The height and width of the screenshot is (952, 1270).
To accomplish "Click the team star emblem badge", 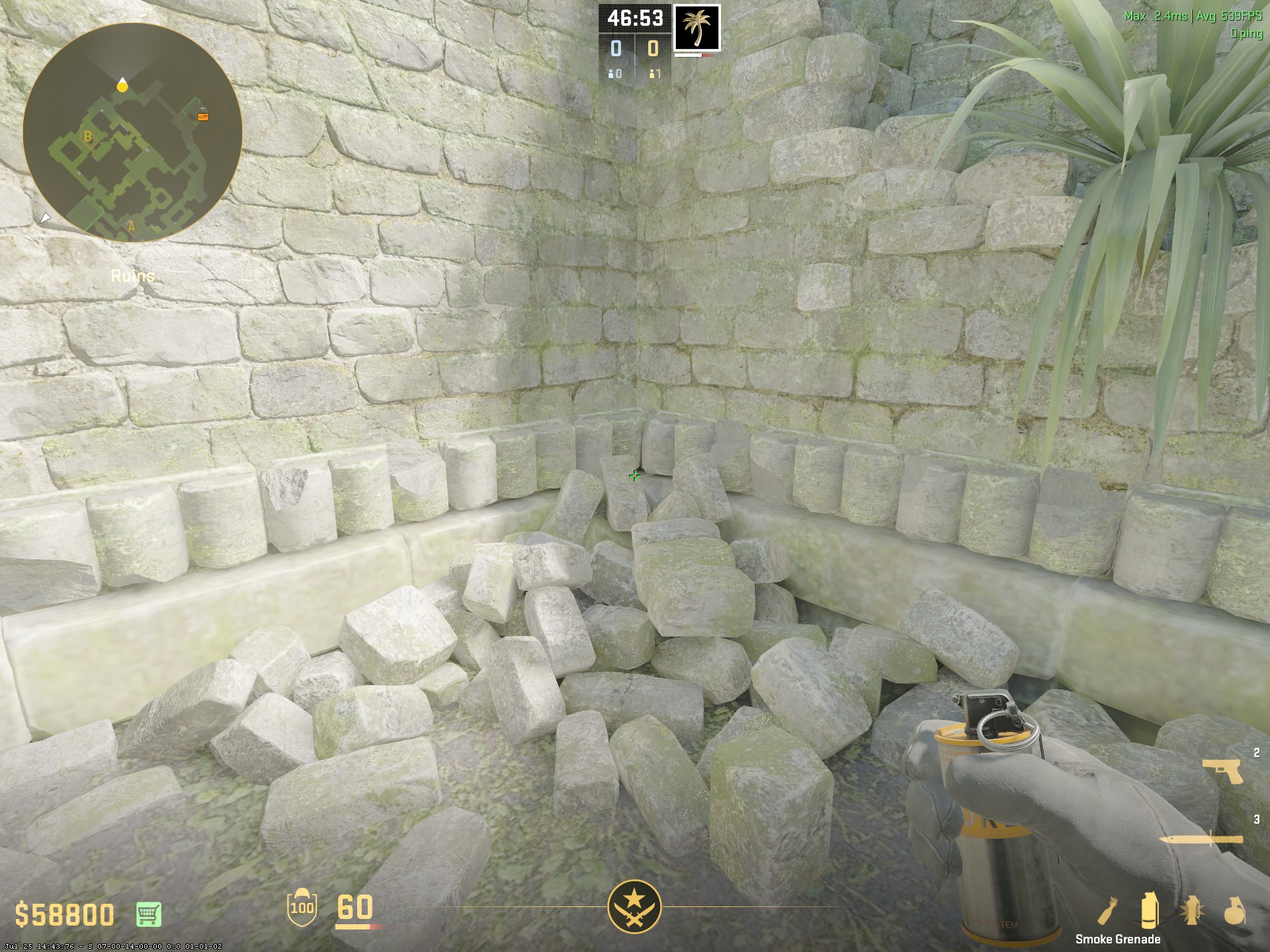I will tap(634, 906).
